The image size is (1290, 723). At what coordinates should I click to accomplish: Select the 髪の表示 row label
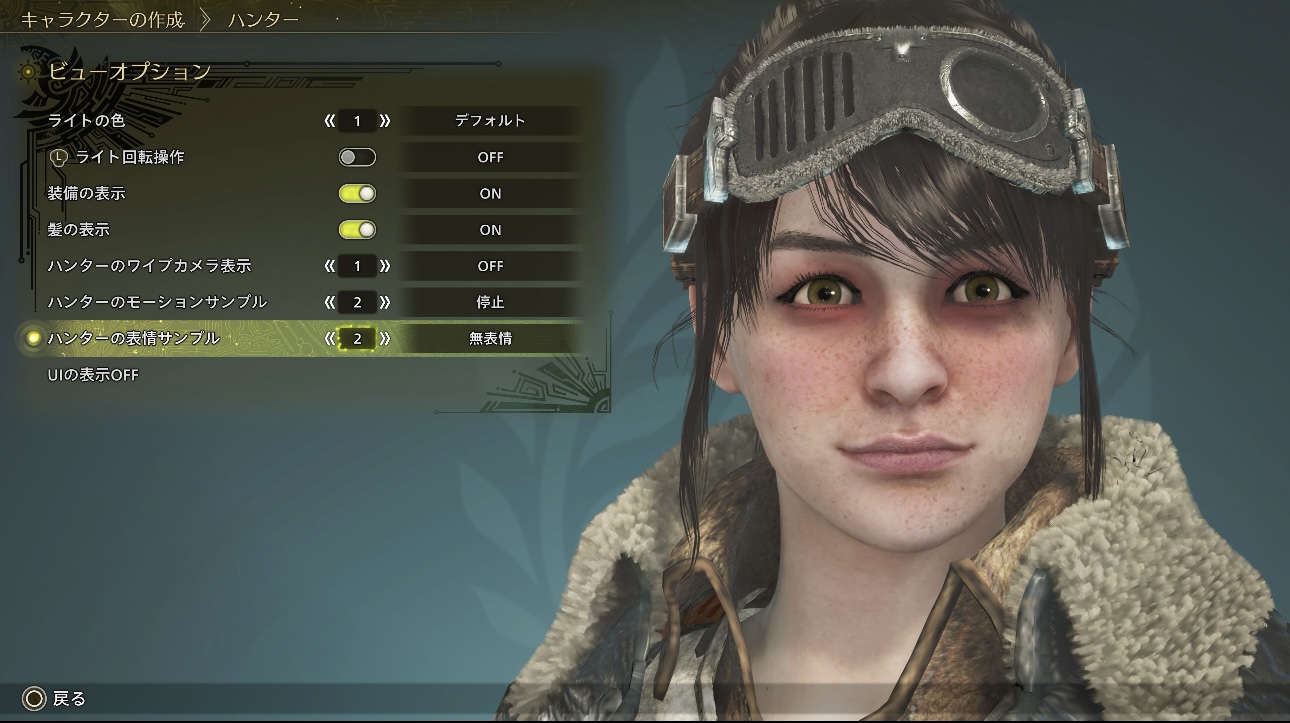79,230
